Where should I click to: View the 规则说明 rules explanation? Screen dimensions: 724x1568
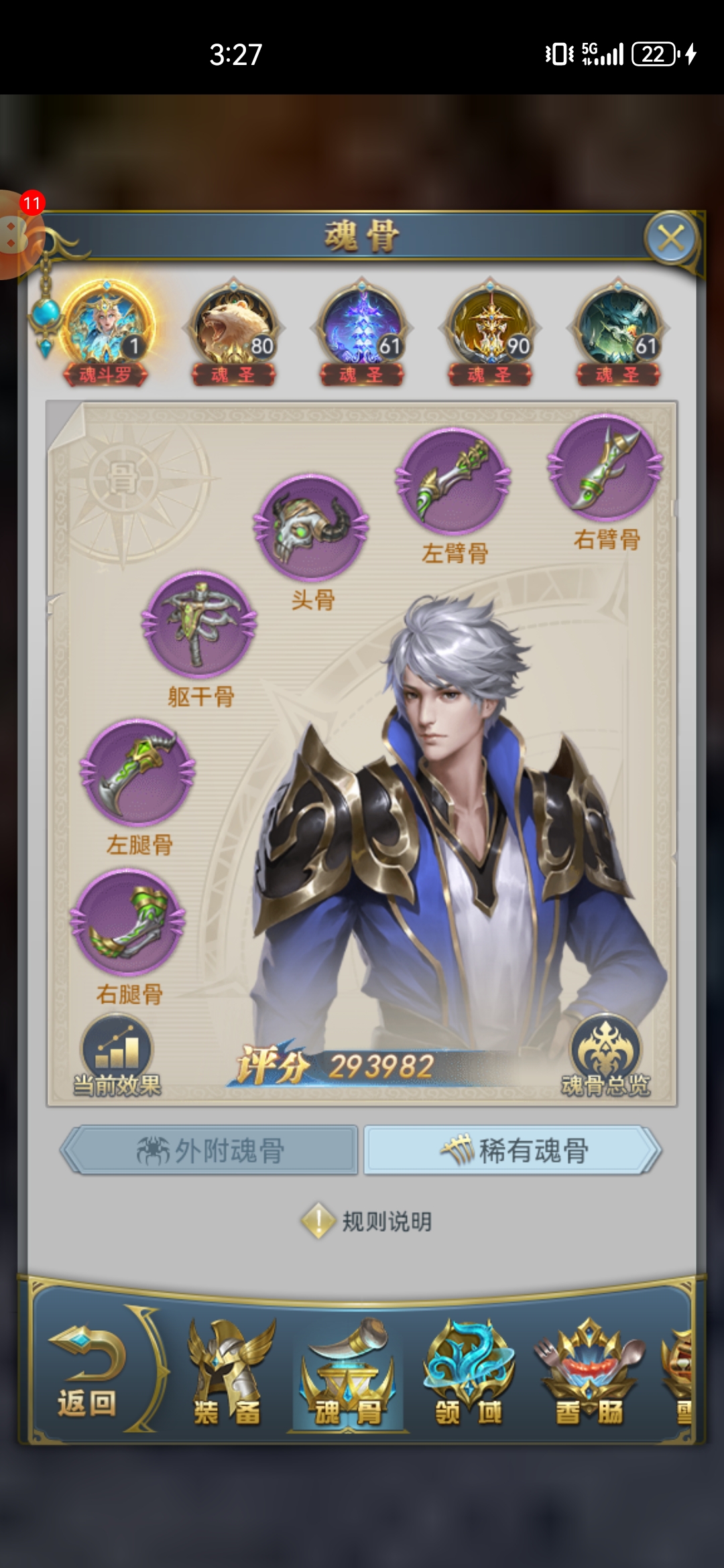367,1222
